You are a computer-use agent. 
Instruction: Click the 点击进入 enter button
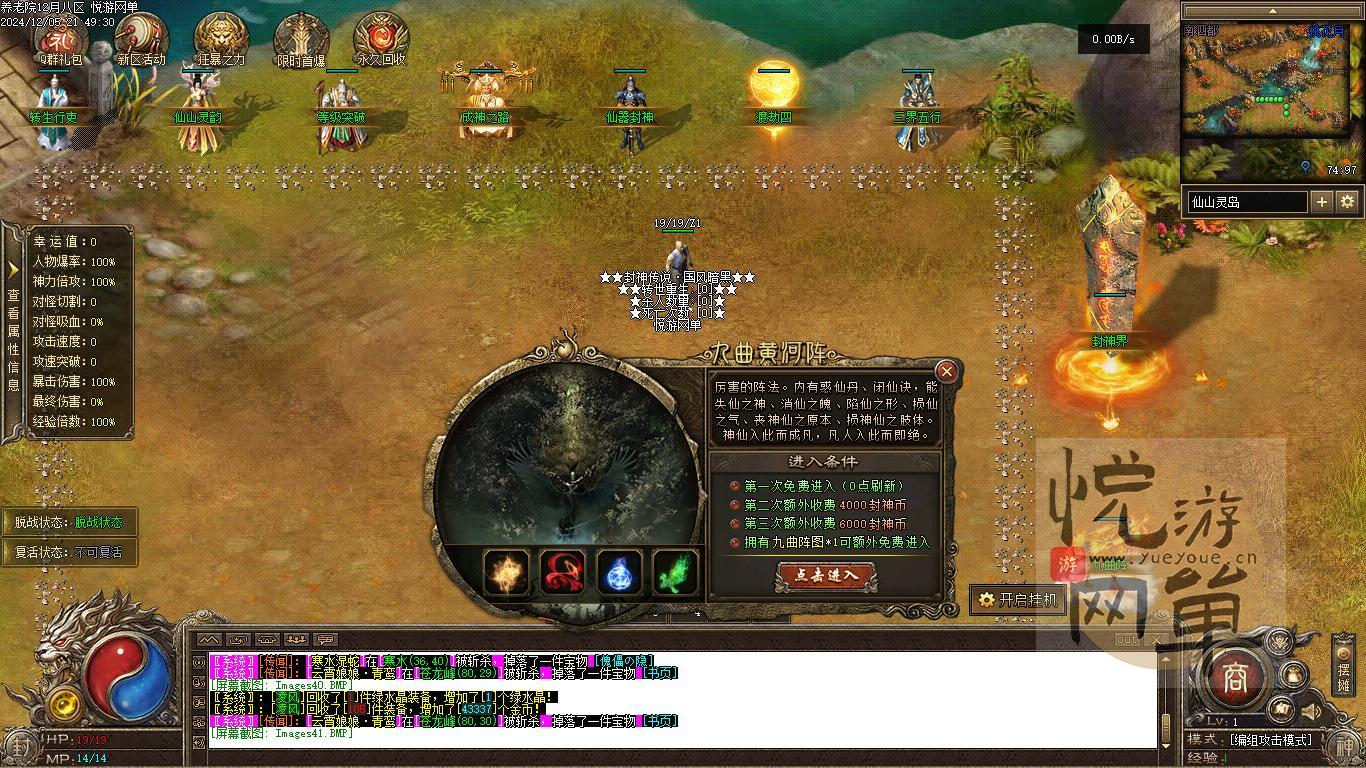pos(826,575)
